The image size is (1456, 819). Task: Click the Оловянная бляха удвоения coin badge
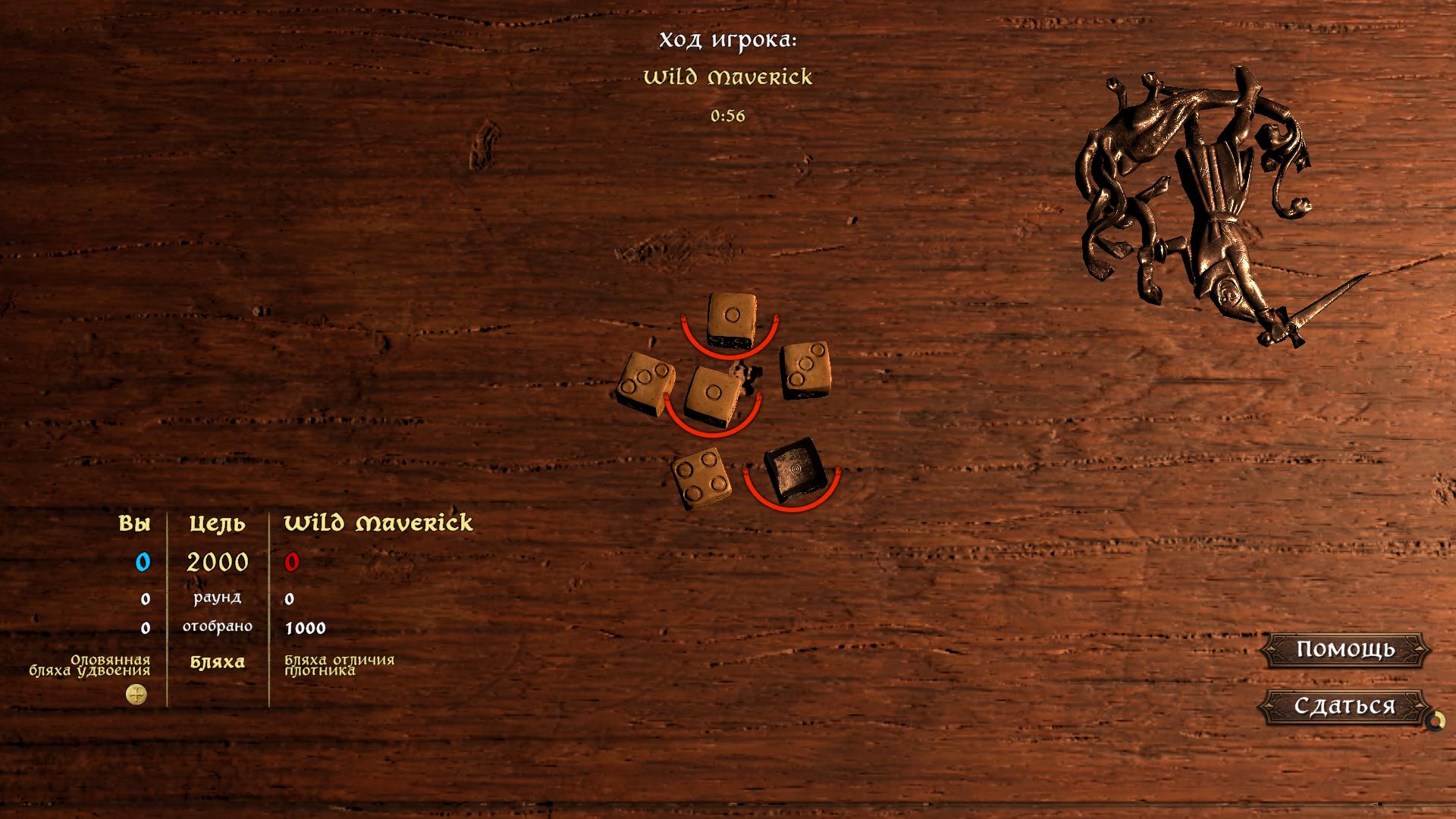135,694
